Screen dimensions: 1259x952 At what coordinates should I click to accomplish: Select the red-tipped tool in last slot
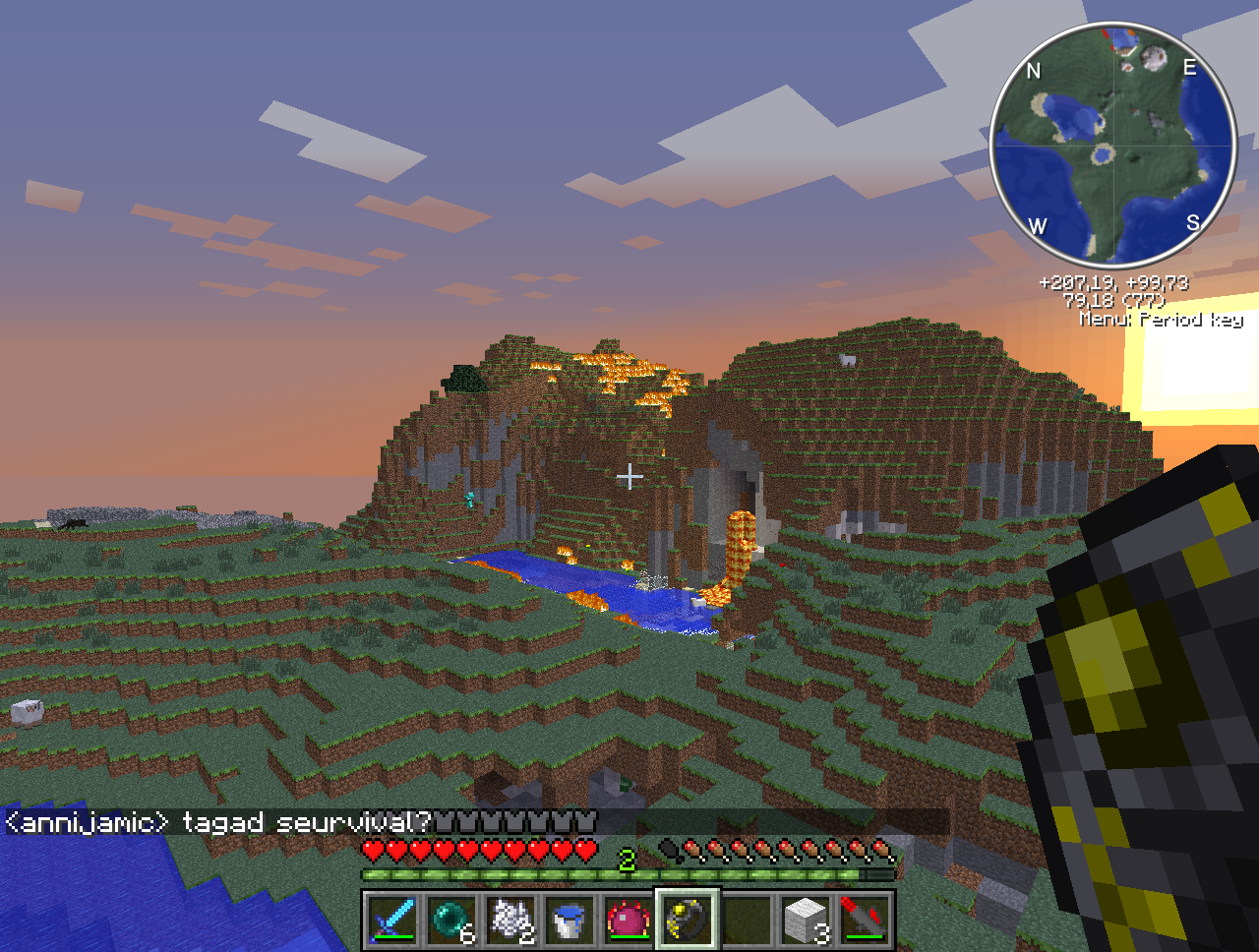coord(865,921)
